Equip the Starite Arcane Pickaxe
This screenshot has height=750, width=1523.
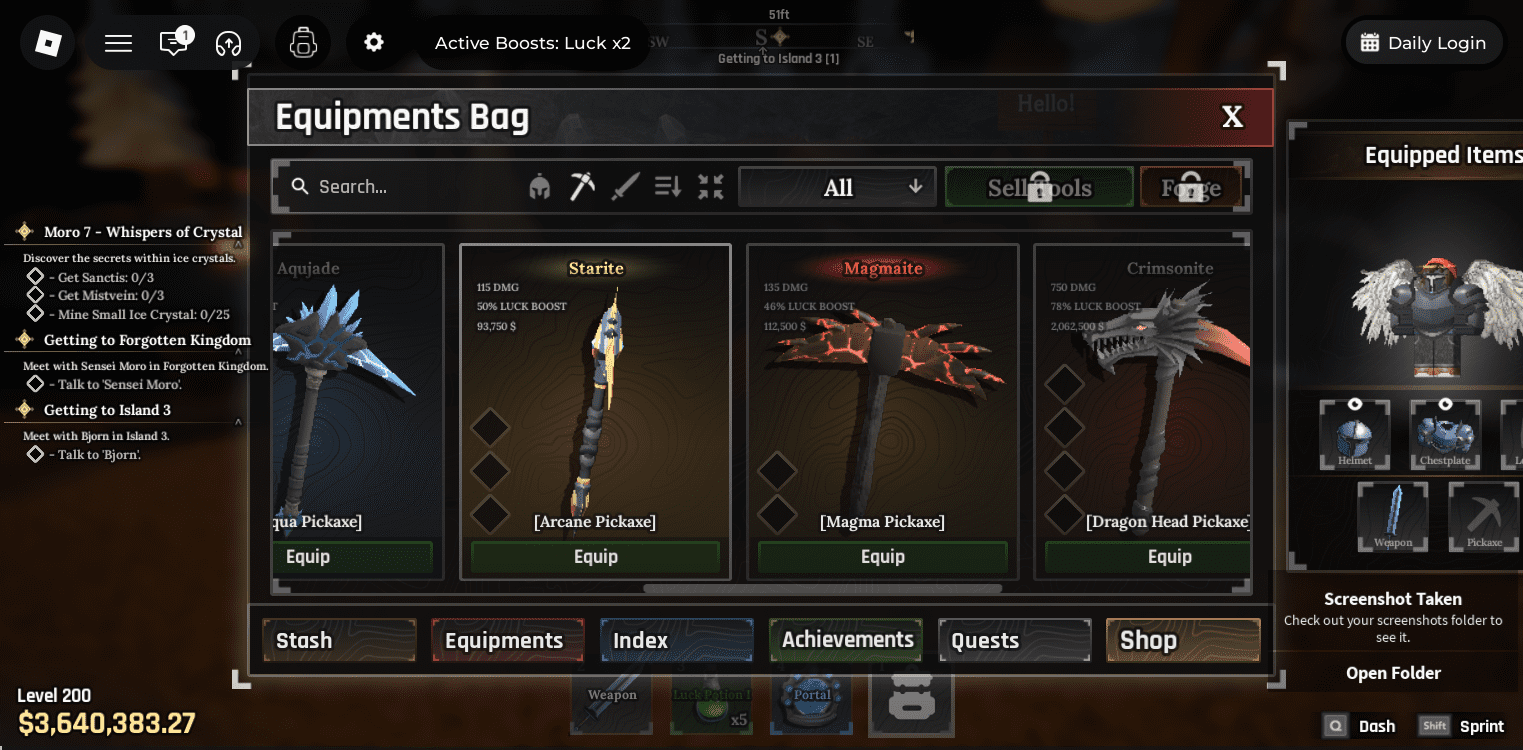594,557
